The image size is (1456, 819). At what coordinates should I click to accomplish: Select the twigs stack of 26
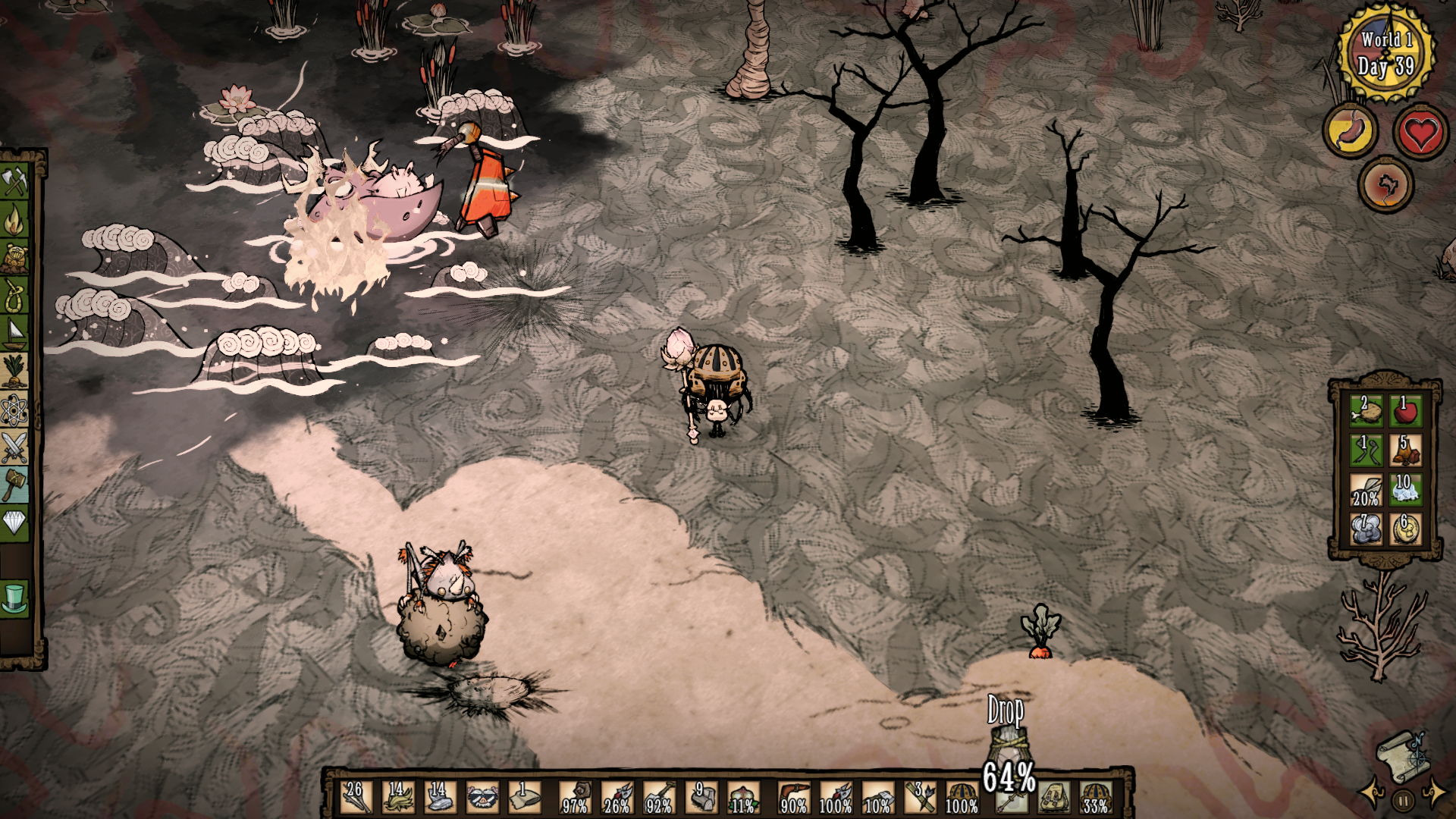[355, 797]
